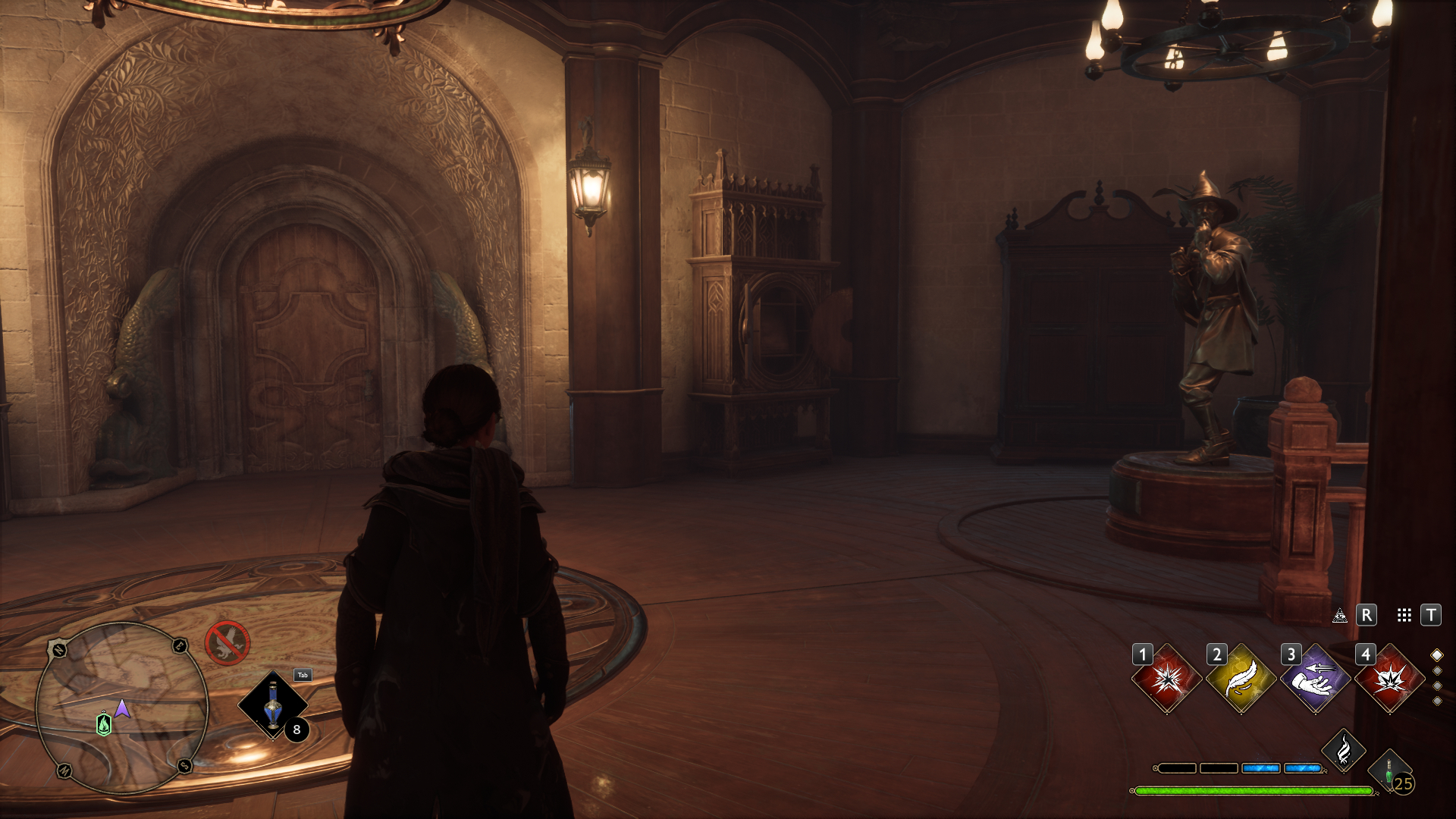Open the dotted grid spell menu icon
The width and height of the screenshot is (1456, 819).
1404,615
